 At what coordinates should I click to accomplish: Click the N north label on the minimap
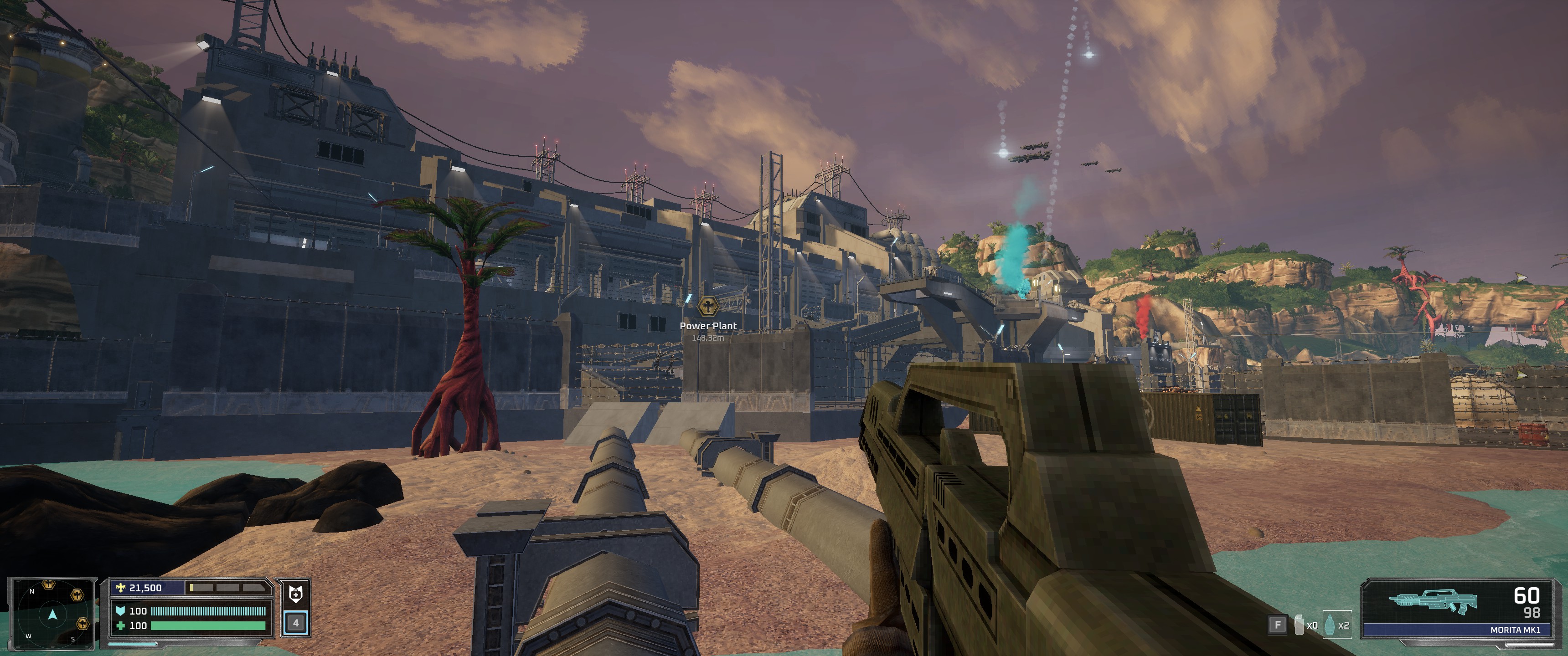[31, 592]
